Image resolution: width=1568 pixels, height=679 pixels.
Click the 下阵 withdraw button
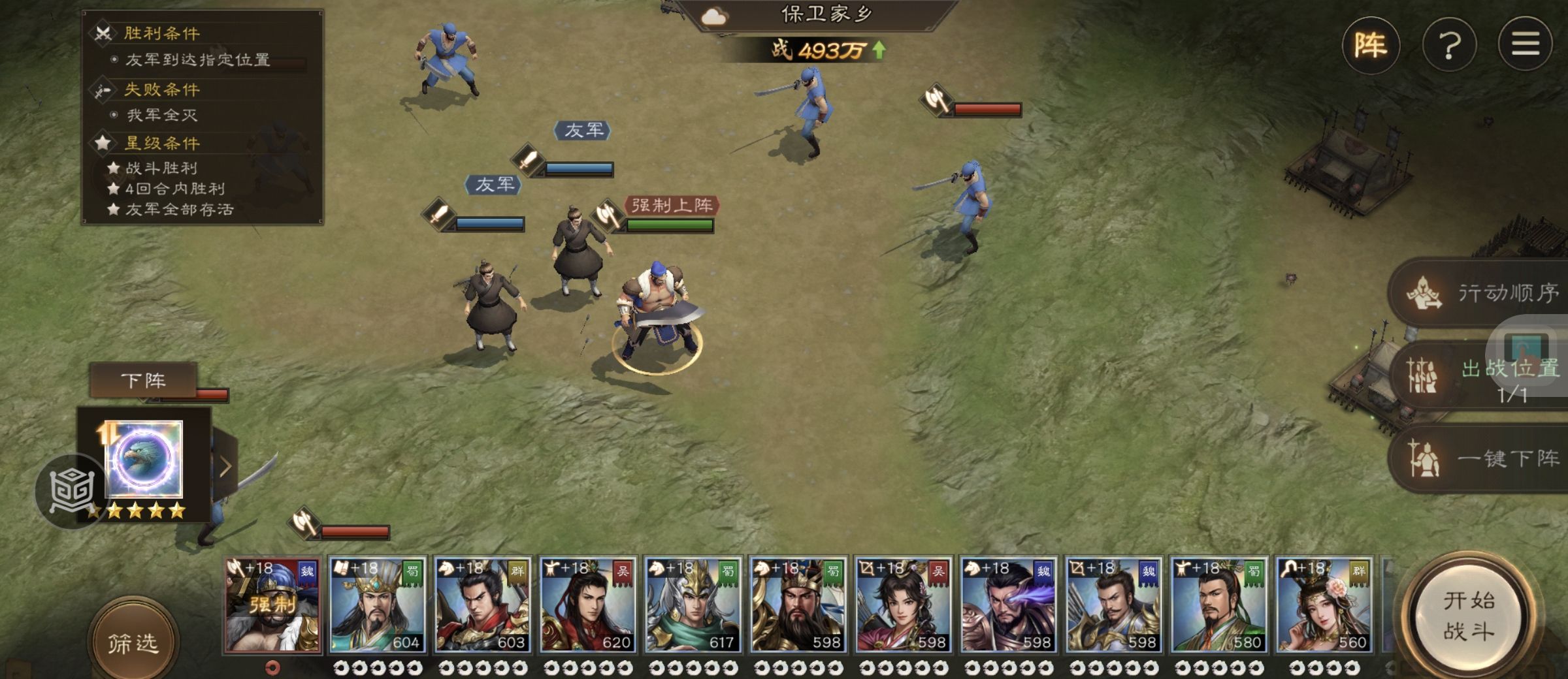[x=143, y=380]
